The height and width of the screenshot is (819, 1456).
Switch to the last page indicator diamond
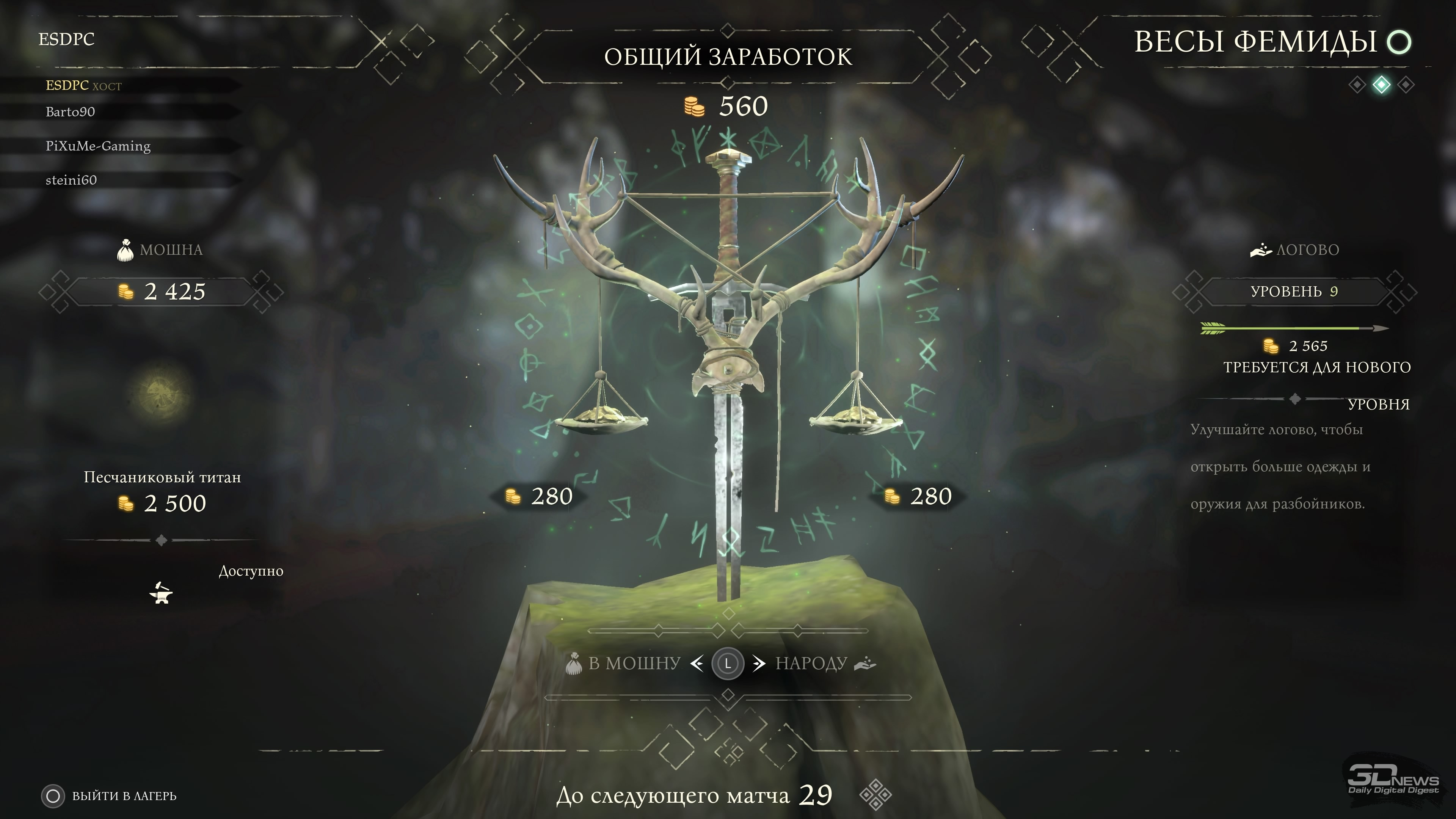[1406, 85]
